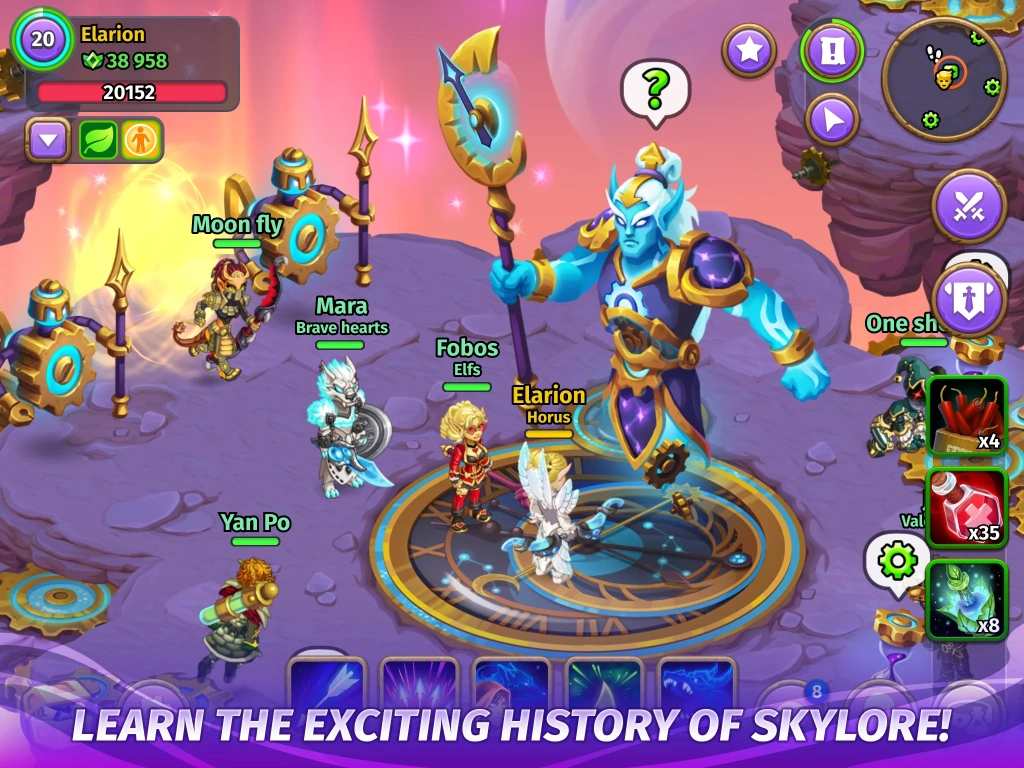Tap the purple arrow pointer button
The image size is (1024, 768).
click(832, 120)
